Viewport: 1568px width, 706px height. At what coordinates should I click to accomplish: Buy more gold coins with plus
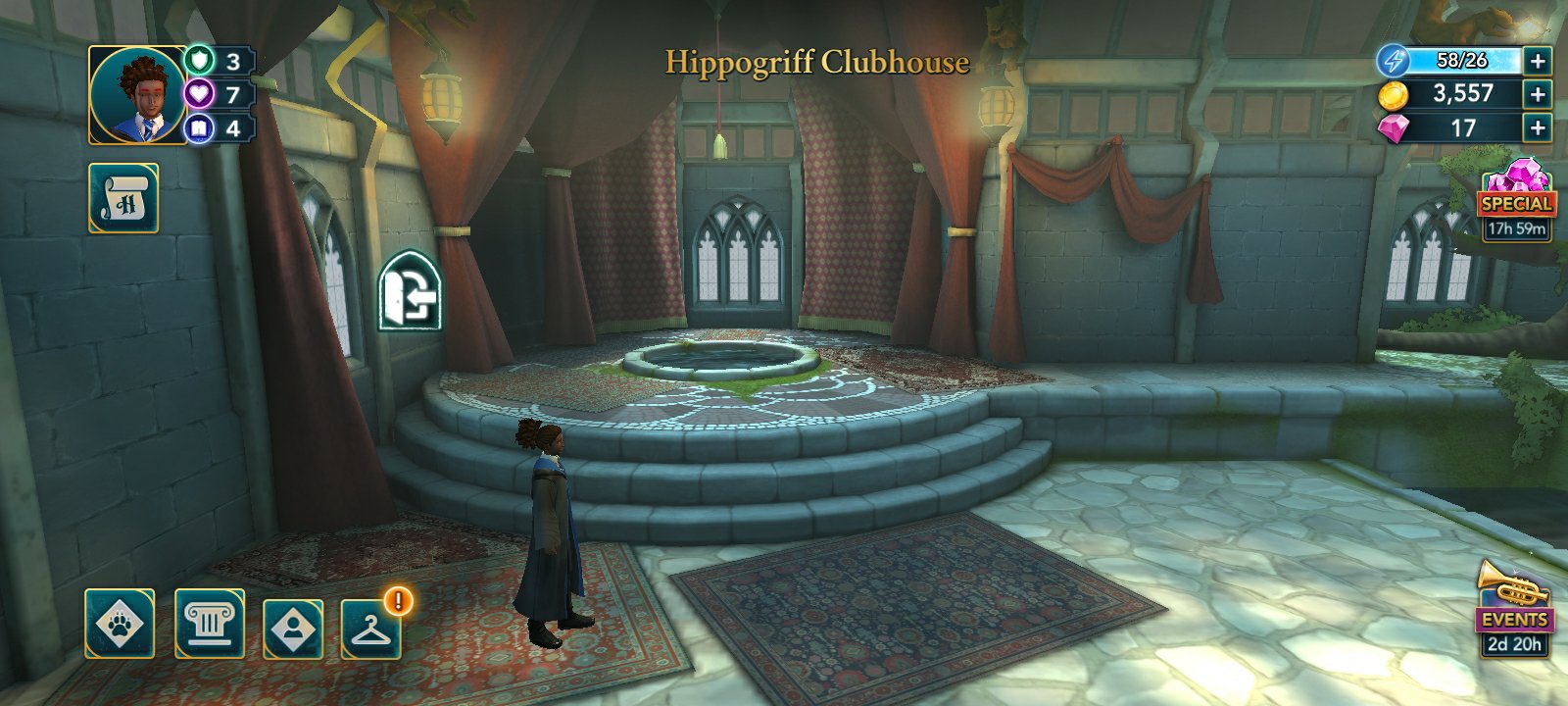point(1538,94)
